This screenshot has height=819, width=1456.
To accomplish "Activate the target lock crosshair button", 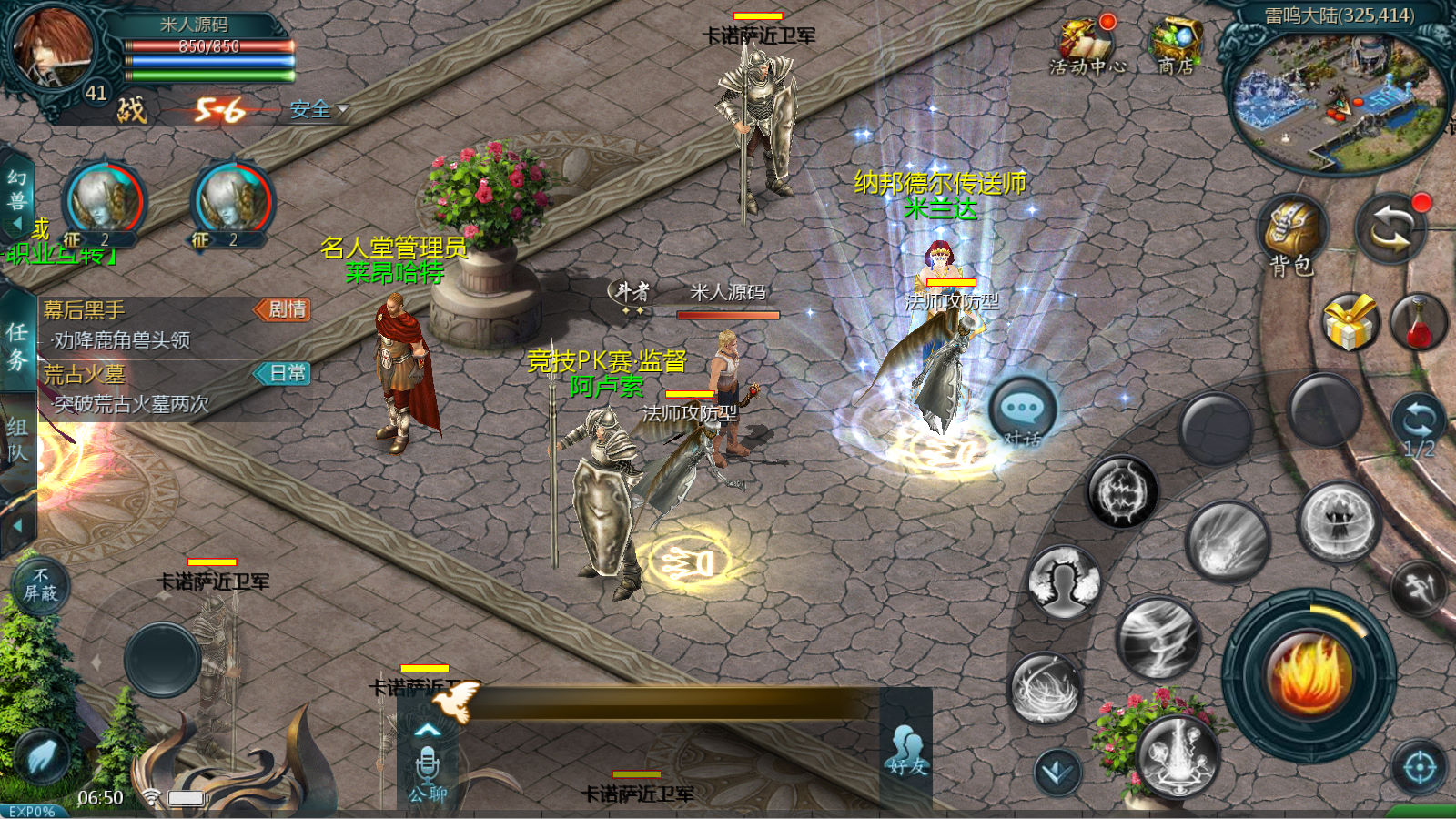I will click(1420, 768).
